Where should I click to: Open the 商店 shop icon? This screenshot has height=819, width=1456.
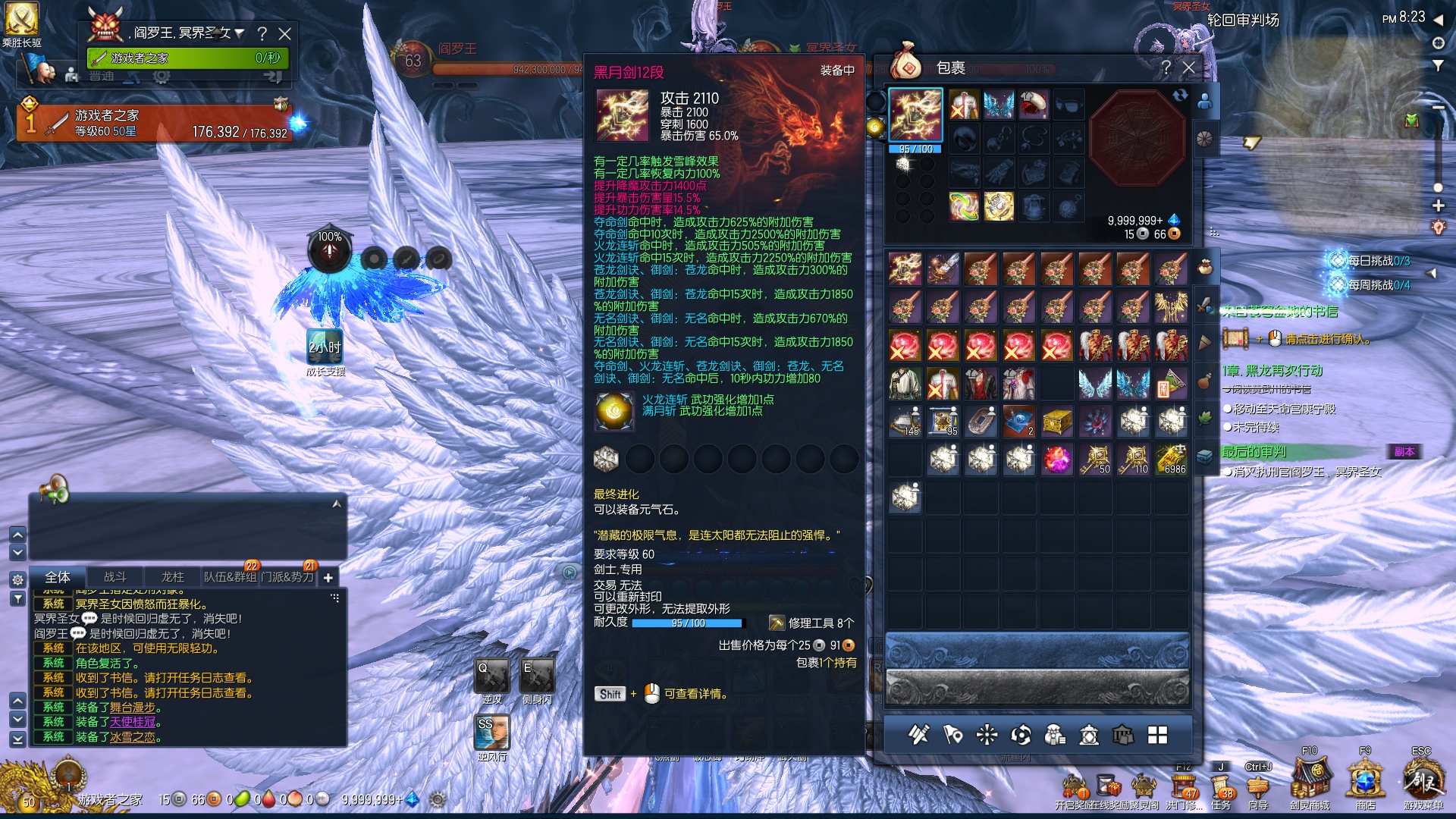click(1365, 780)
